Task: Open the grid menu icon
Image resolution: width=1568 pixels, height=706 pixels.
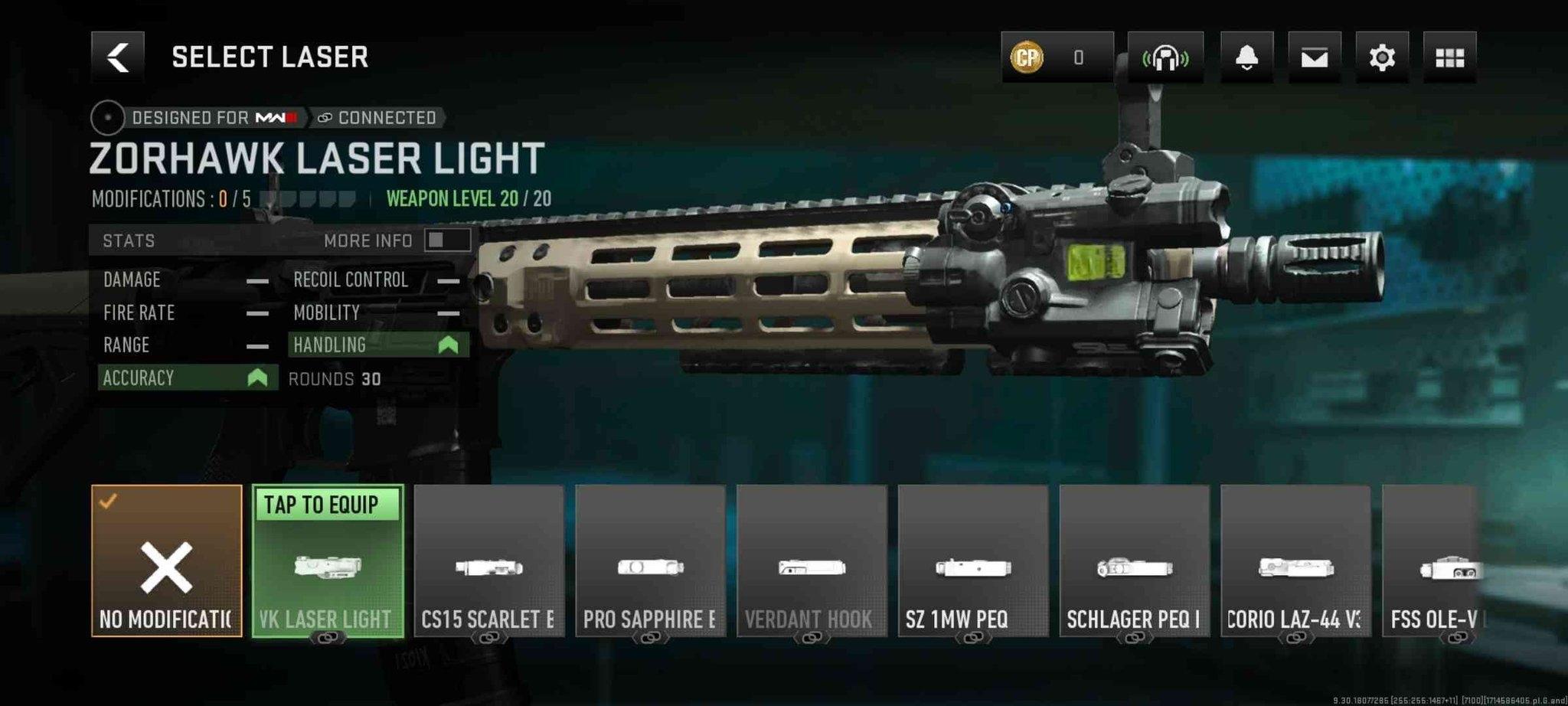Action: tap(1449, 57)
